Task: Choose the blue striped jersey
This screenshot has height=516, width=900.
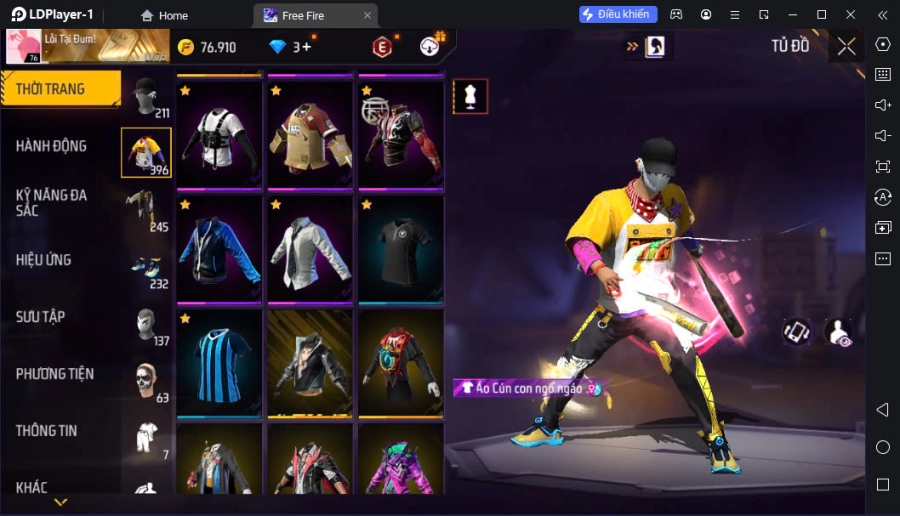Action: [219, 363]
